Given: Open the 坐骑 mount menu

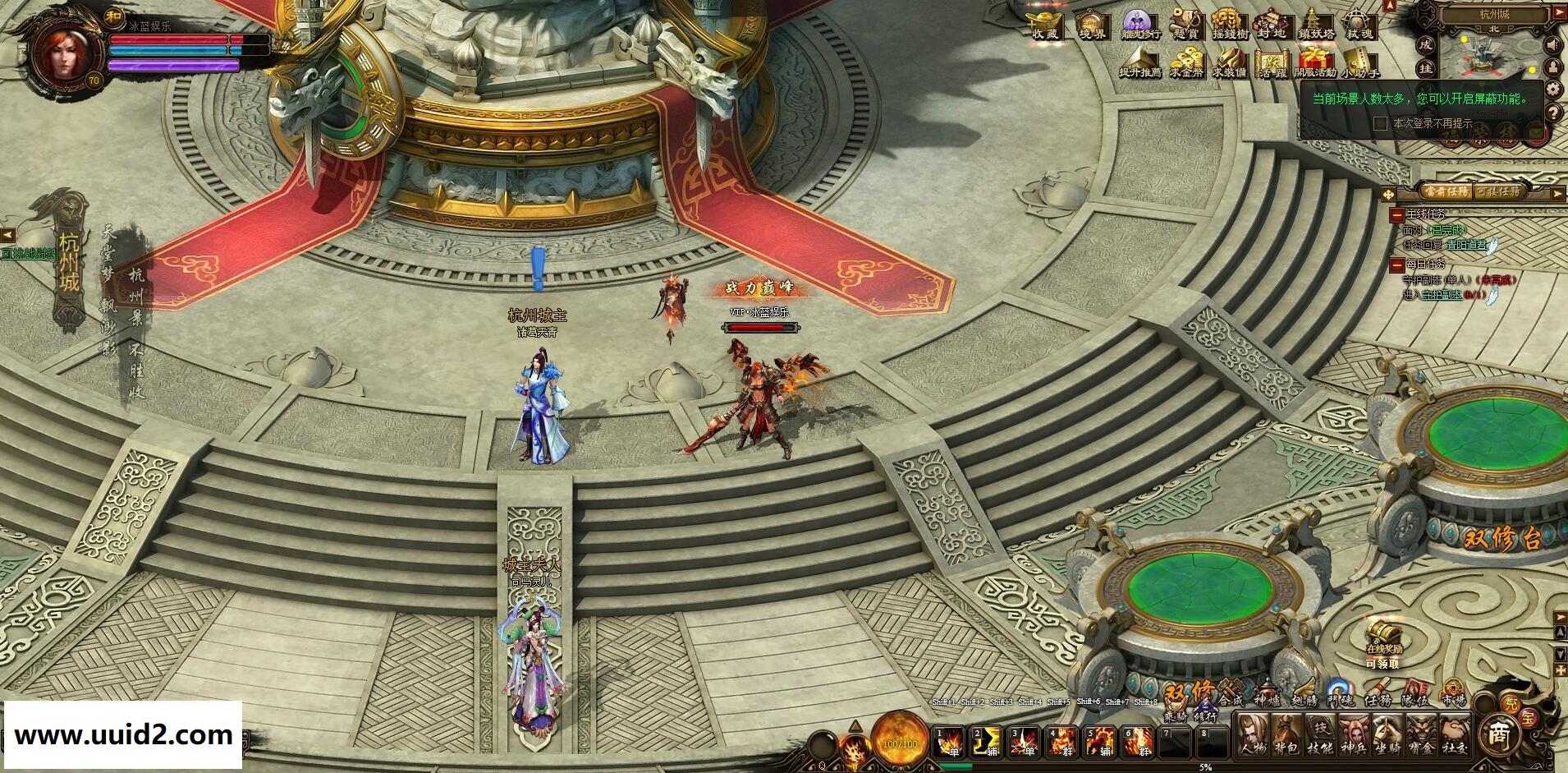Looking at the screenshot, I should pos(1387,734).
